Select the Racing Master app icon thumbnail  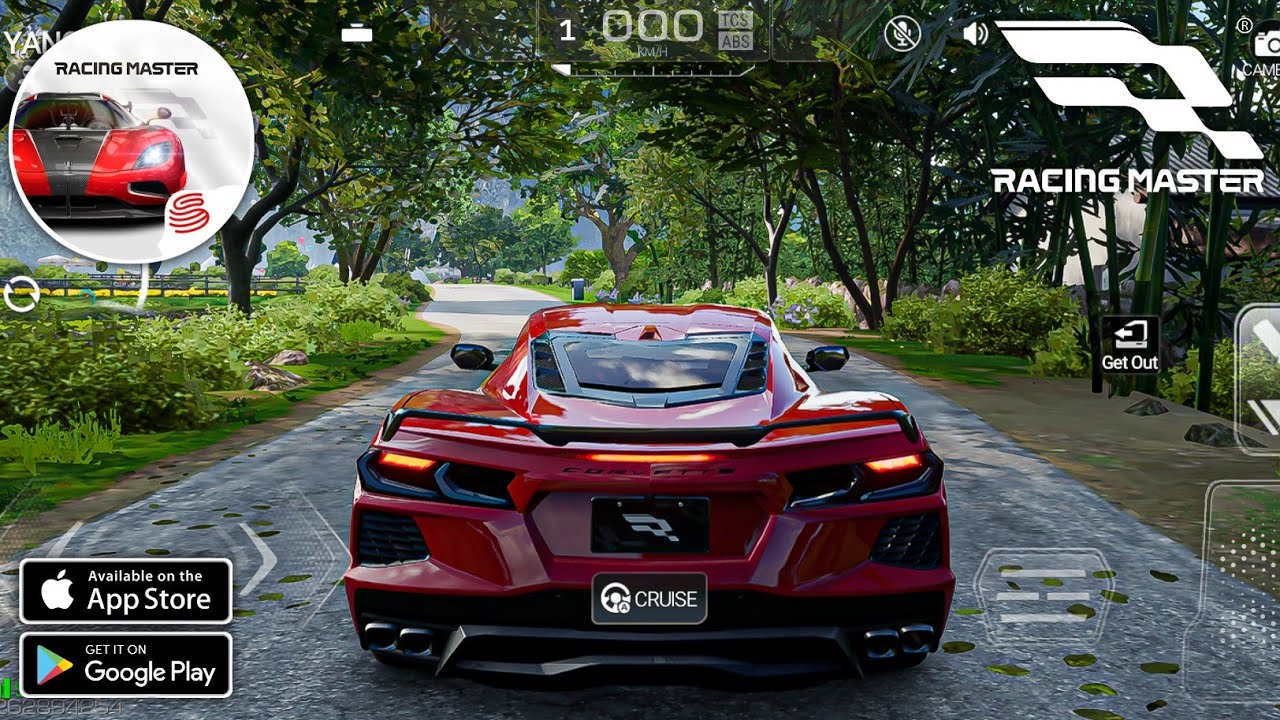coord(130,142)
